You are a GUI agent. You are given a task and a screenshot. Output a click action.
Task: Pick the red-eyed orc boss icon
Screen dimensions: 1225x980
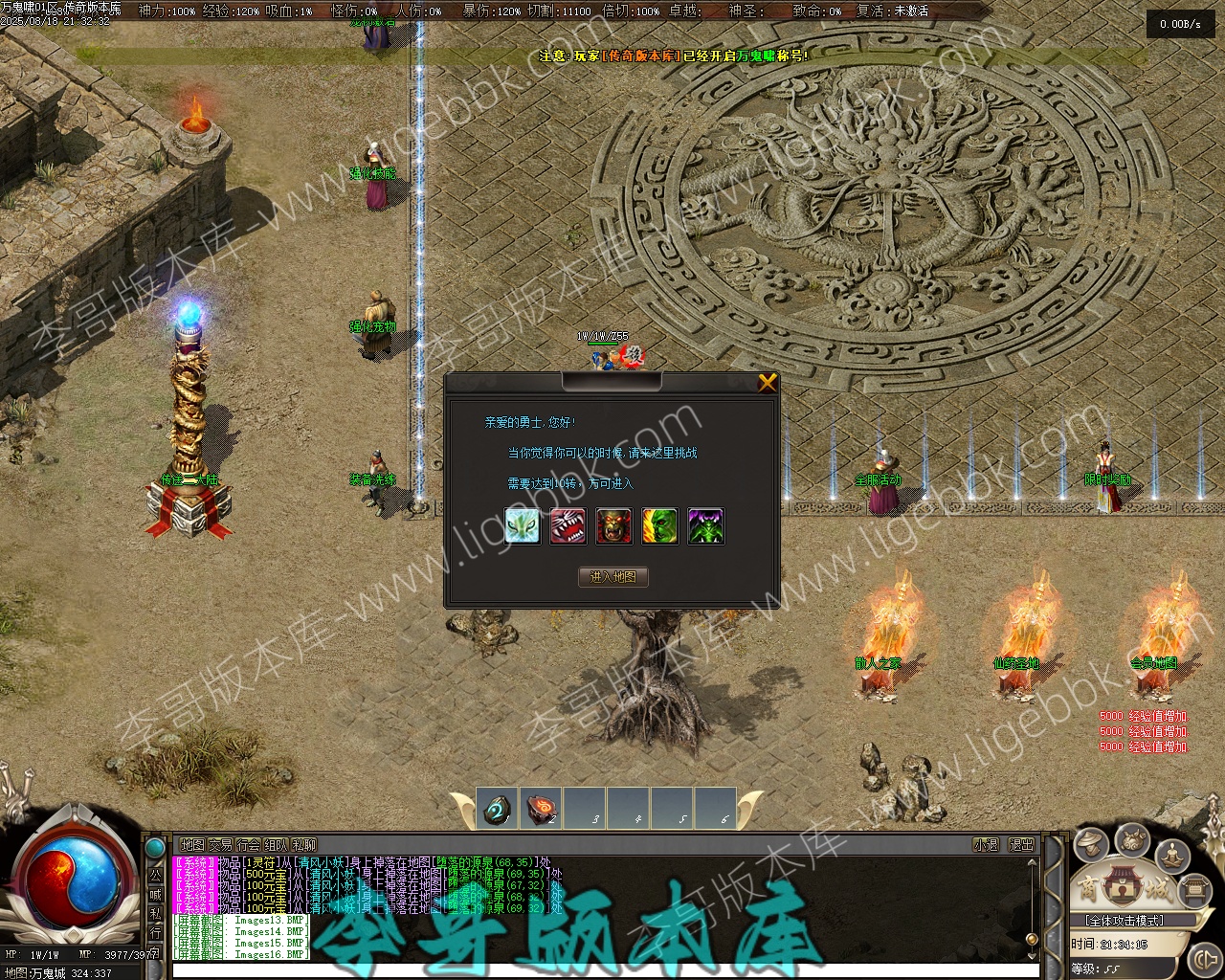click(x=614, y=526)
